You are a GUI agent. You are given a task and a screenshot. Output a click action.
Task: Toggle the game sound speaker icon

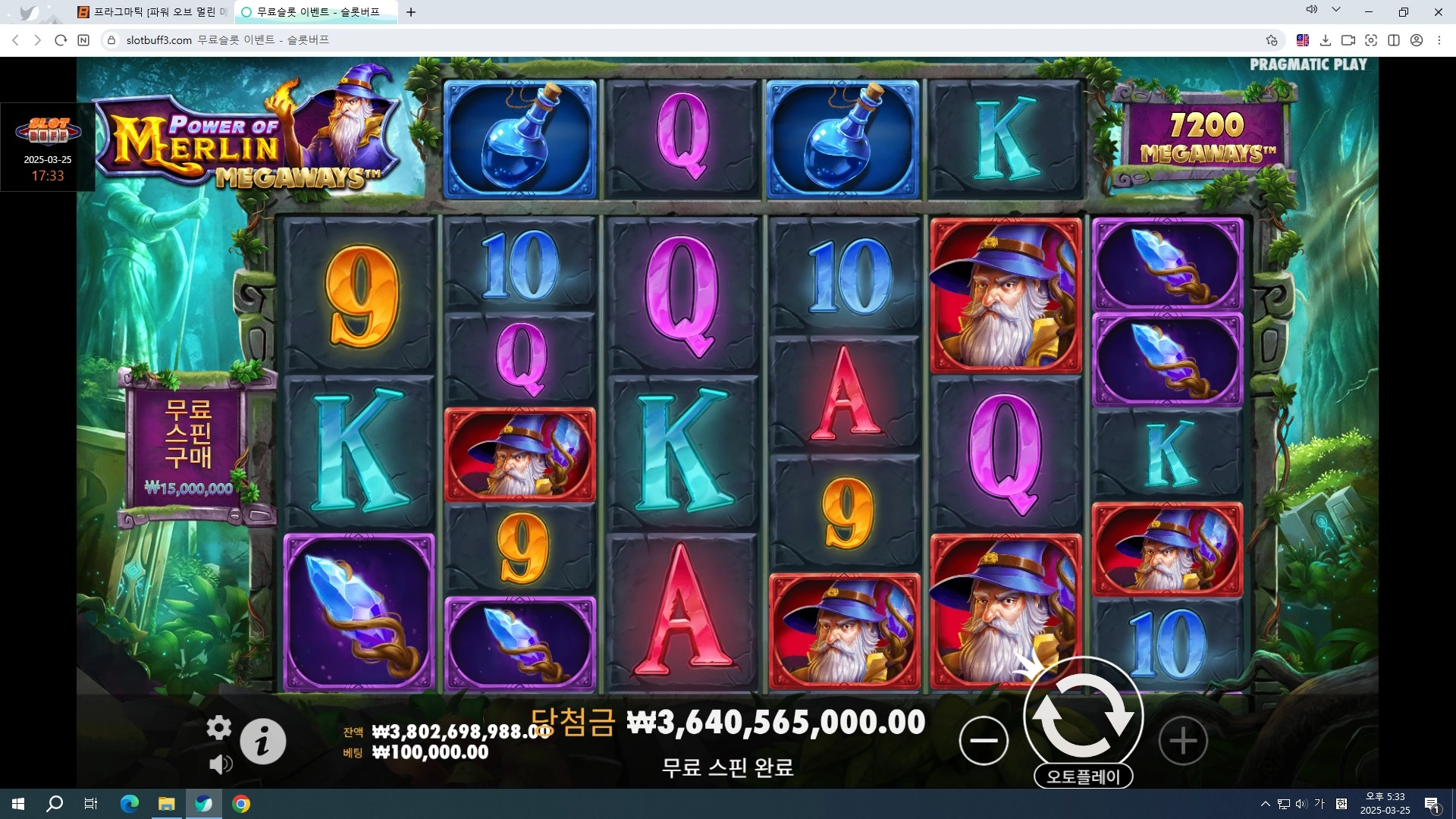[220, 764]
